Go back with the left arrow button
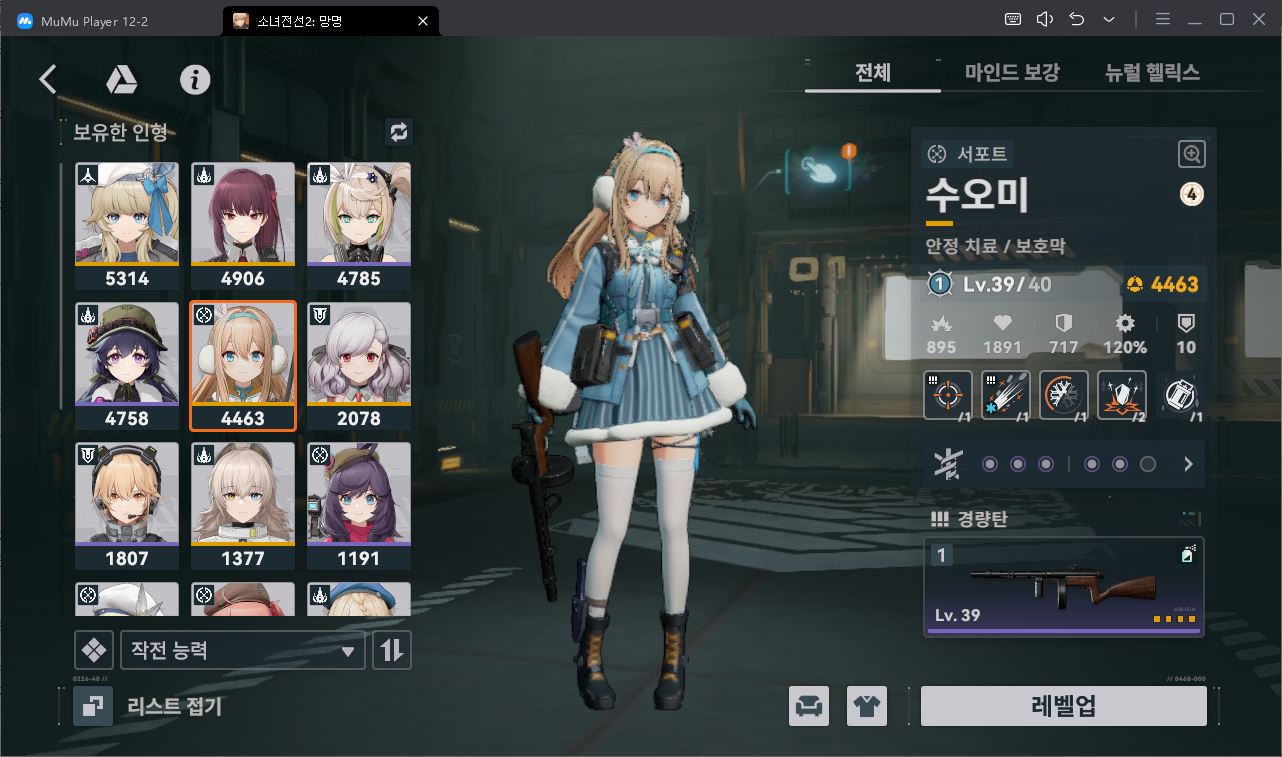Screen dimensions: 1282x757 (x=48, y=80)
